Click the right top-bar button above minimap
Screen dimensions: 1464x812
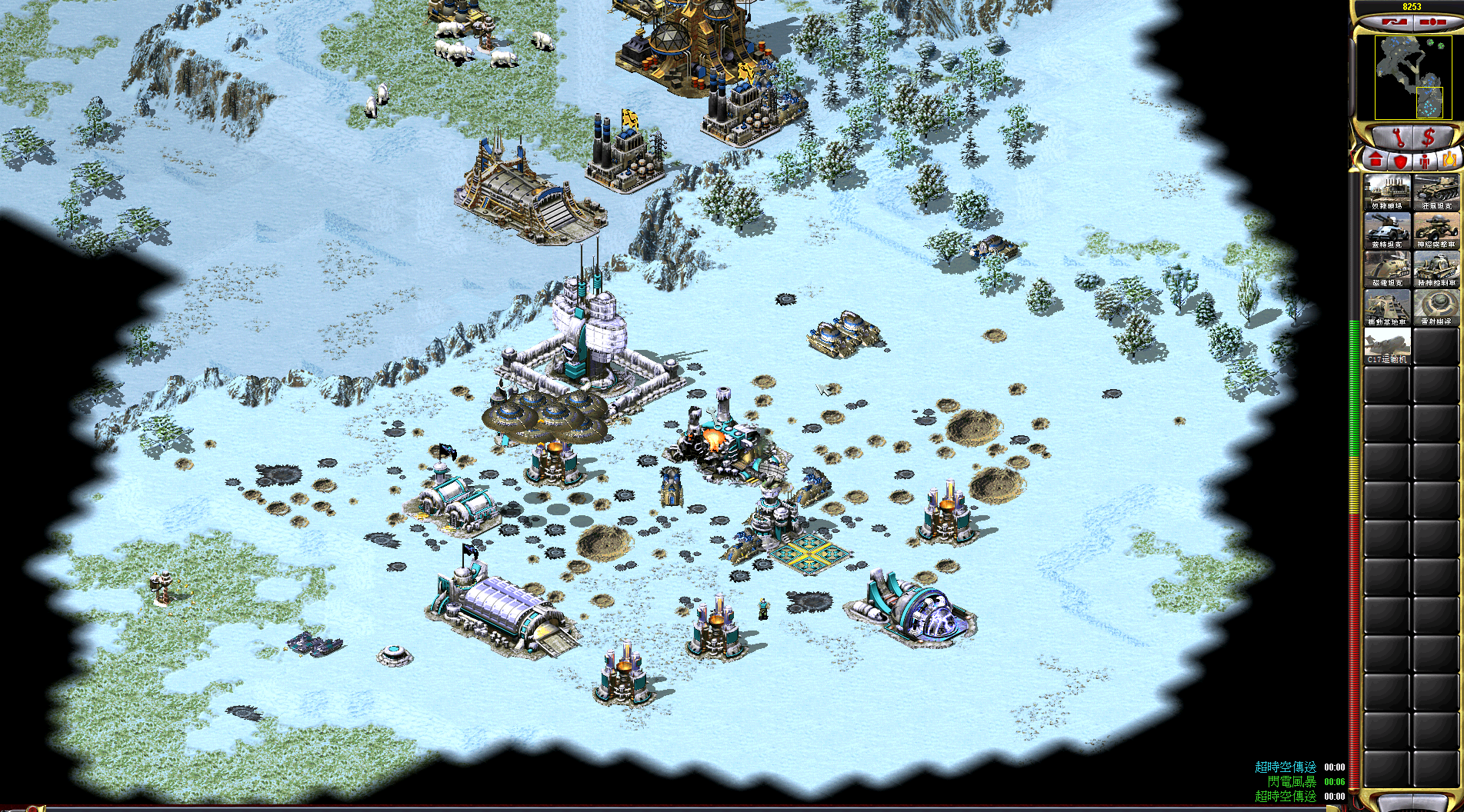tap(1431, 22)
